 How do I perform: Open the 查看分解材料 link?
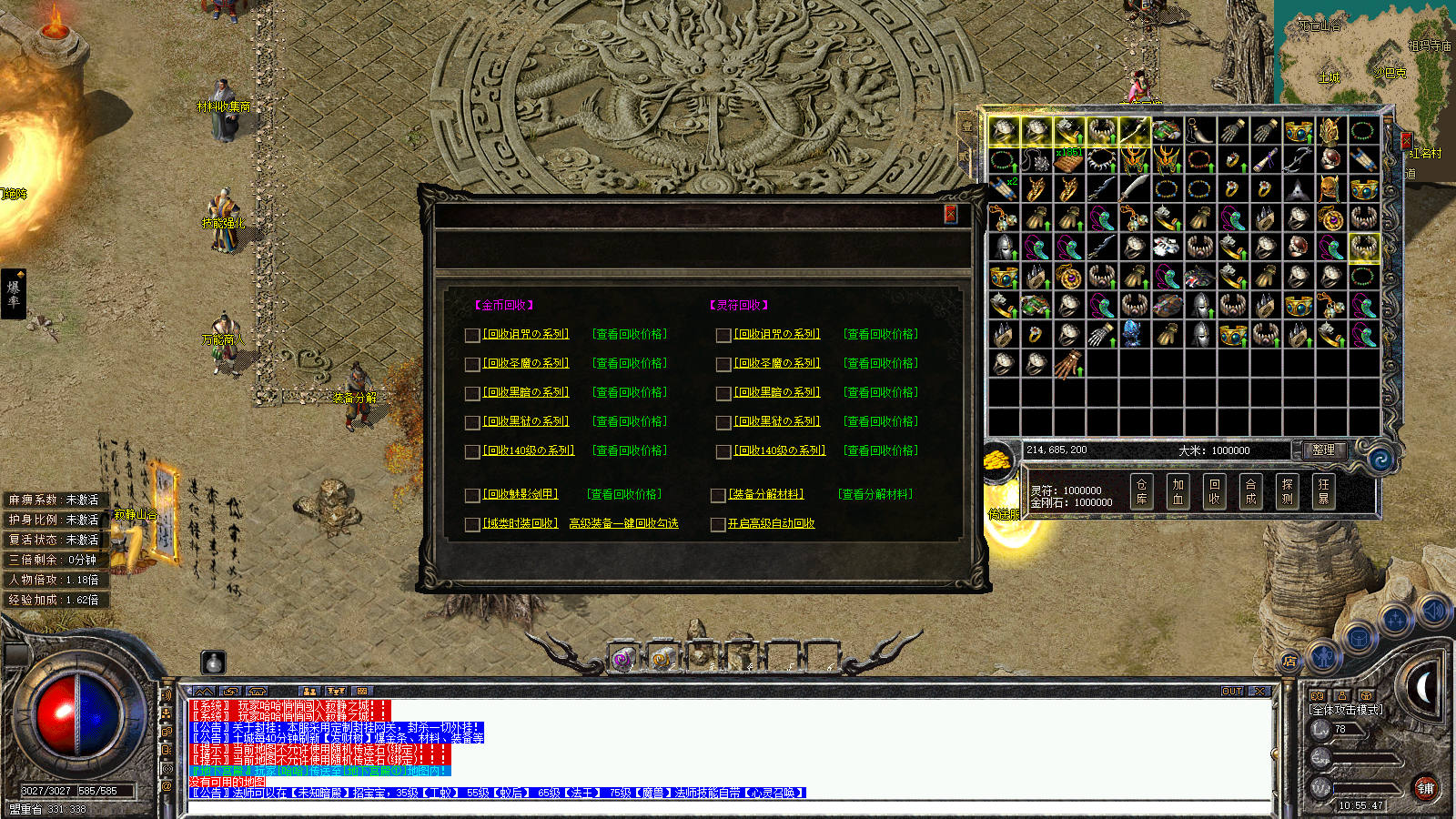coord(875,494)
